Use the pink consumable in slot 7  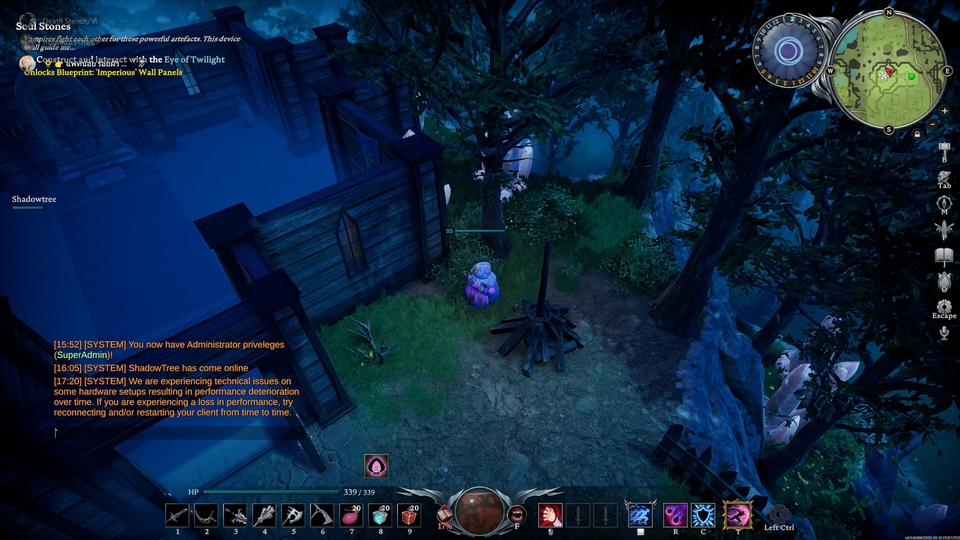pyautogui.click(x=352, y=515)
